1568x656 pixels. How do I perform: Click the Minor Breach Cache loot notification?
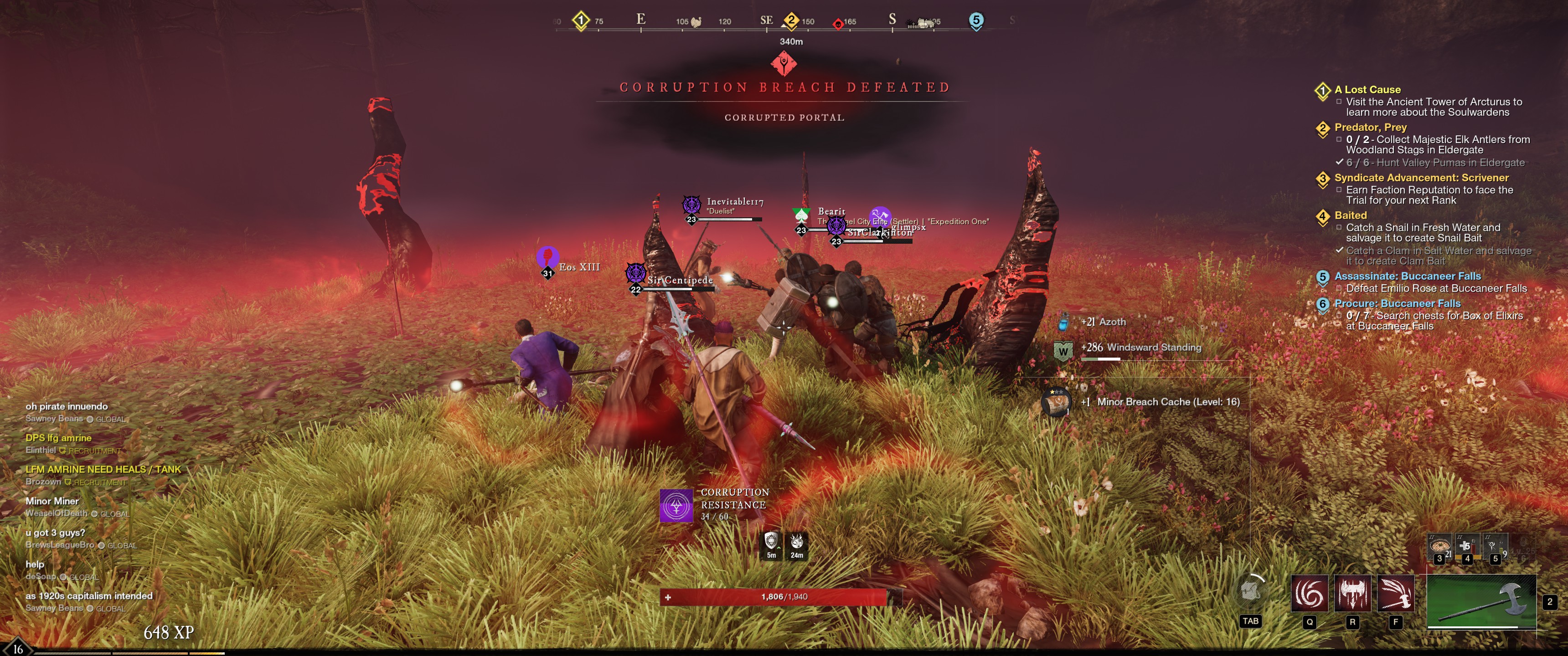pos(1167,402)
